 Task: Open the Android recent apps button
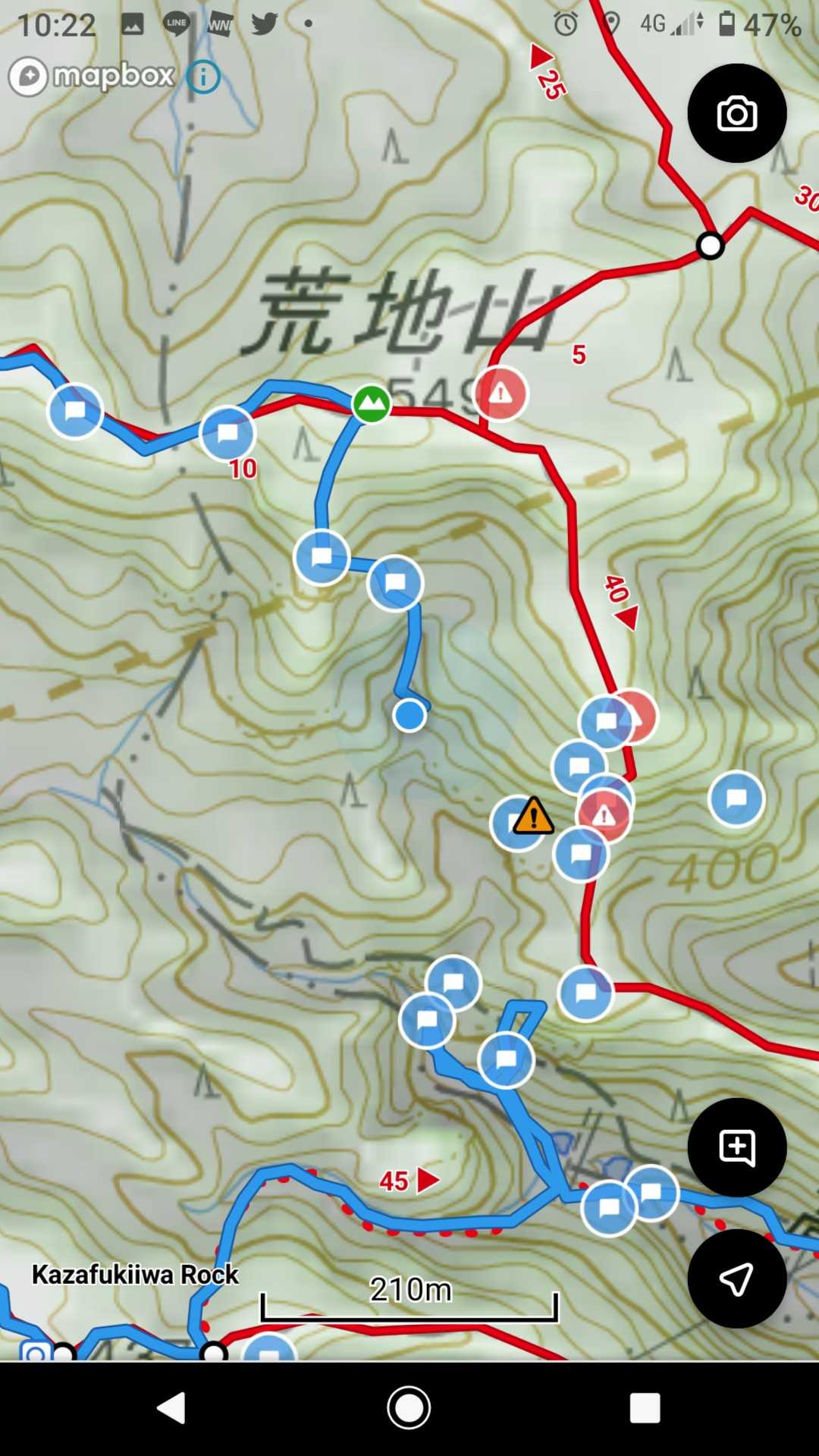click(645, 1408)
